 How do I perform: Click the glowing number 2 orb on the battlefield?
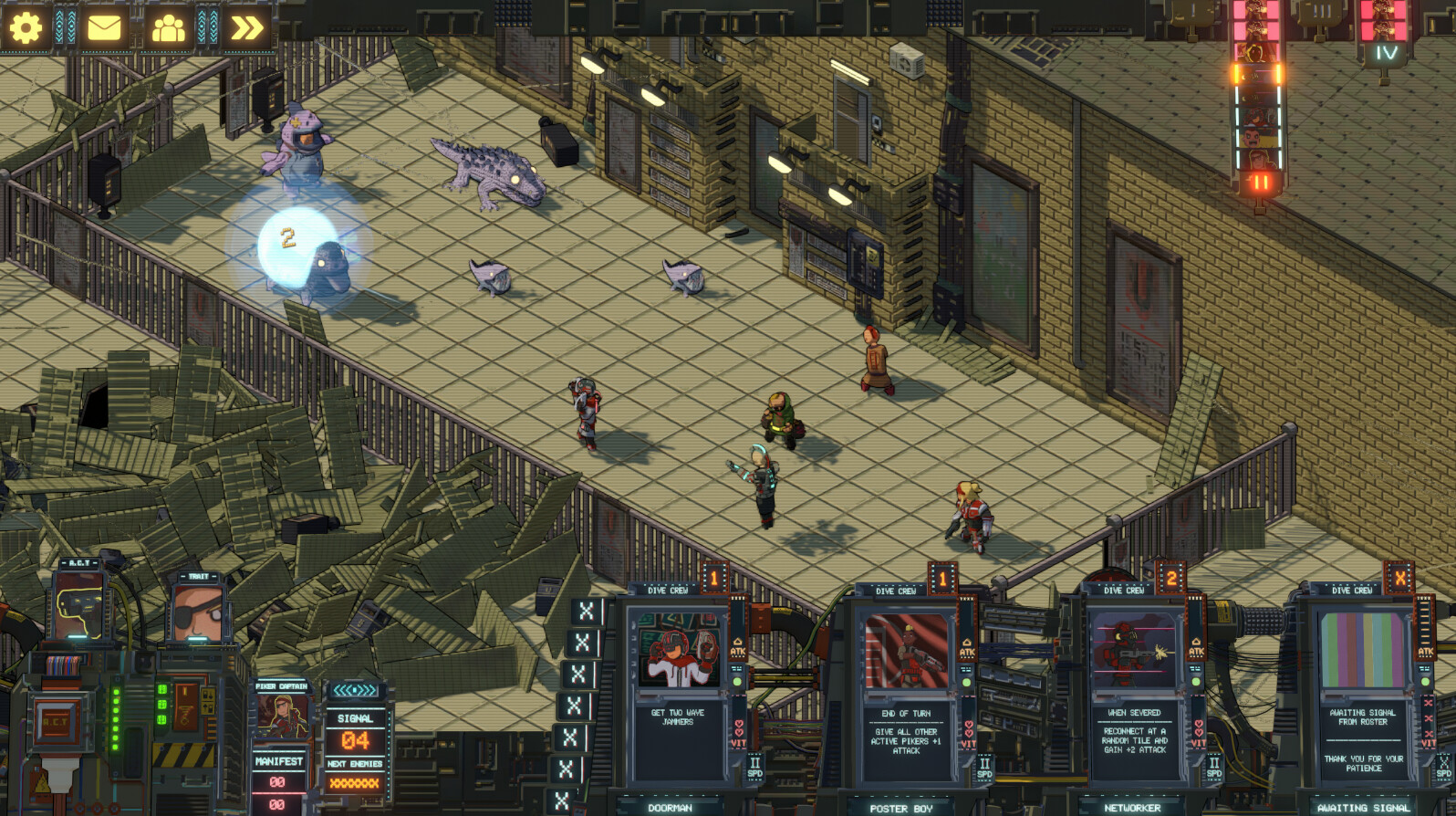287,239
